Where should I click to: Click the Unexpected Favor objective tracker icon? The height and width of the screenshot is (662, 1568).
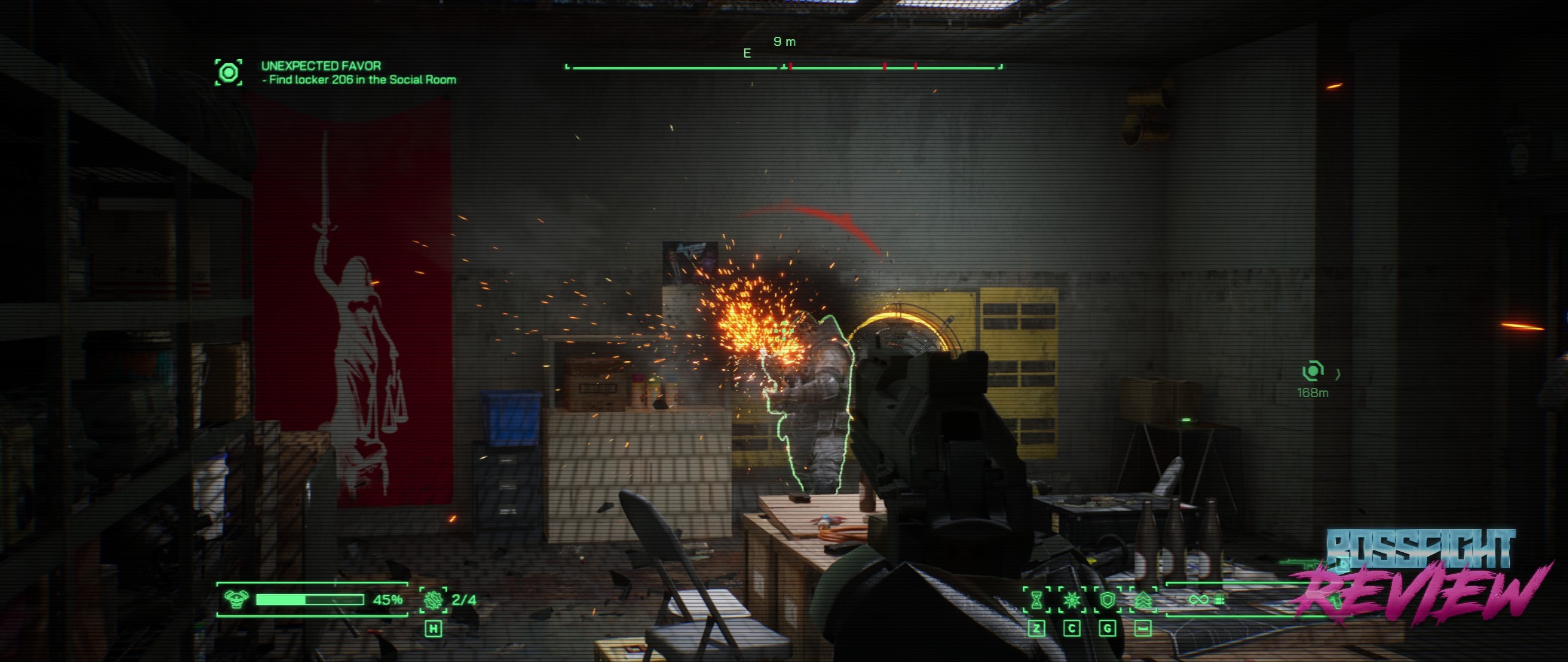[x=228, y=73]
